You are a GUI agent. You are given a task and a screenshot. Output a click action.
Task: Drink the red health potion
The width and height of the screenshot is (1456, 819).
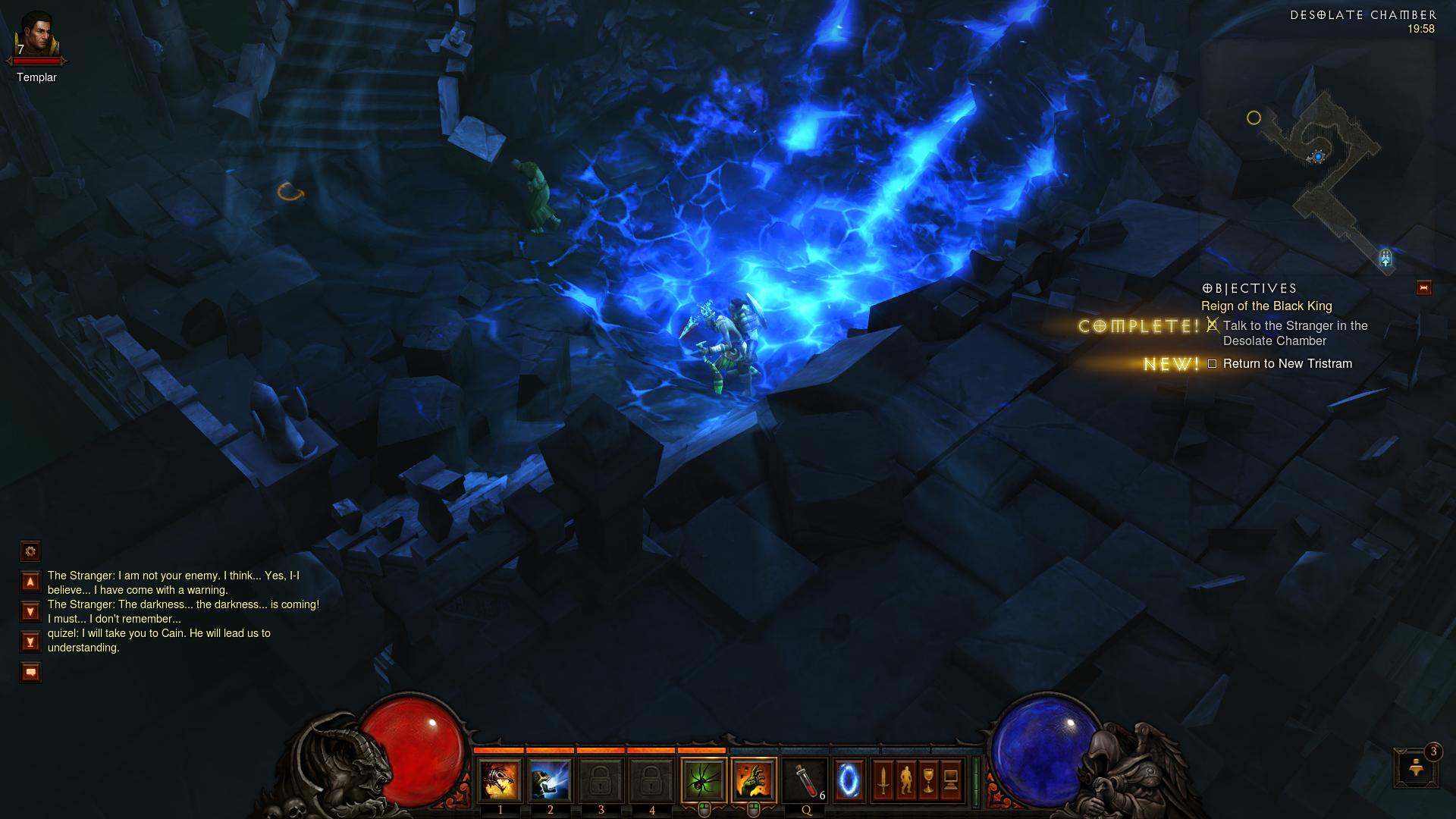tap(805, 780)
